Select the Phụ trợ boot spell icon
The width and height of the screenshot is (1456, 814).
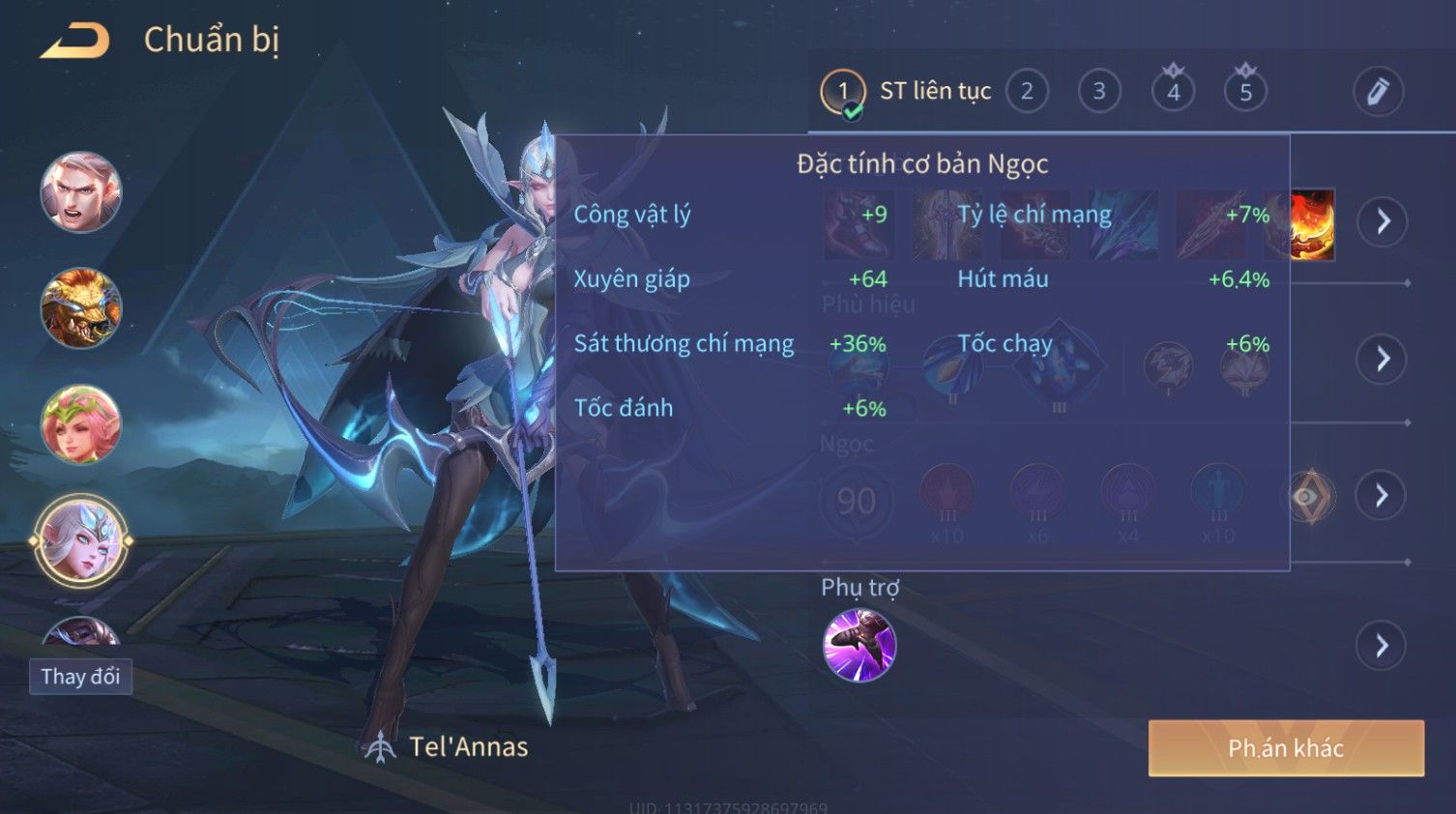click(x=859, y=645)
